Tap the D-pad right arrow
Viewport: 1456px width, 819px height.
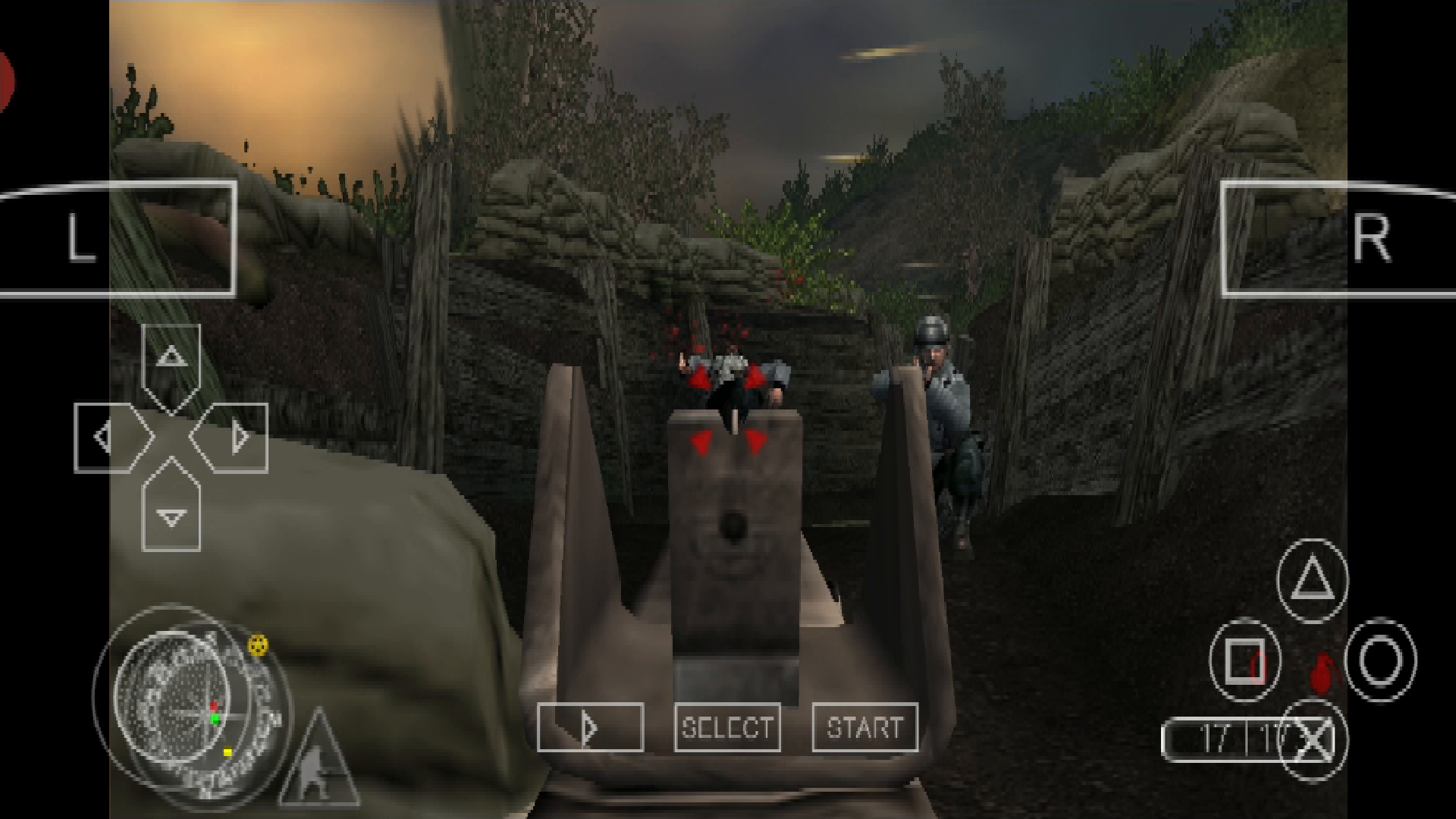(239, 436)
